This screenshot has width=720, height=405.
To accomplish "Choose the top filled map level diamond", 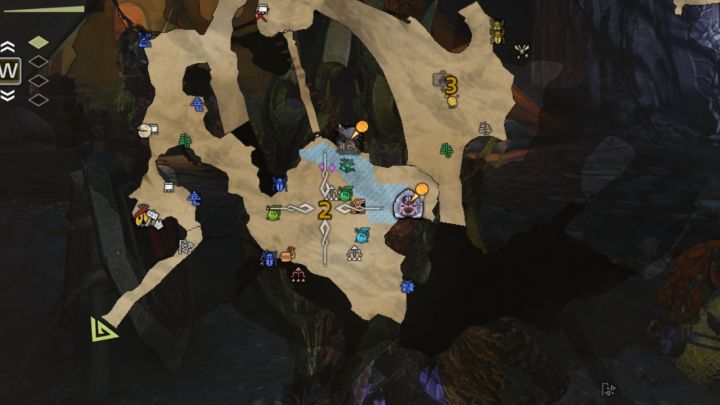I will (38, 42).
